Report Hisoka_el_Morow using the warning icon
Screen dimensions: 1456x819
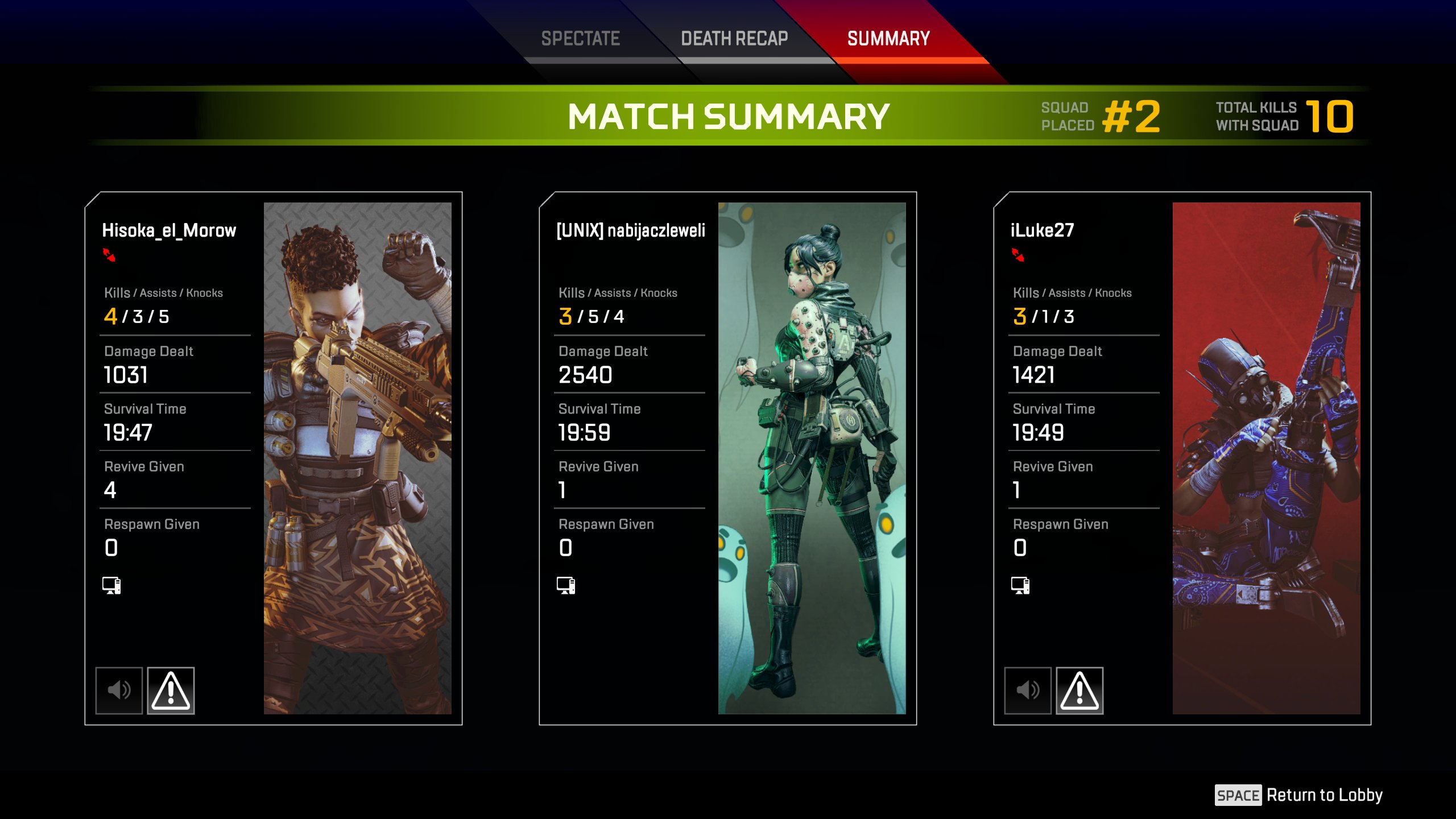click(x=171, y=690)
